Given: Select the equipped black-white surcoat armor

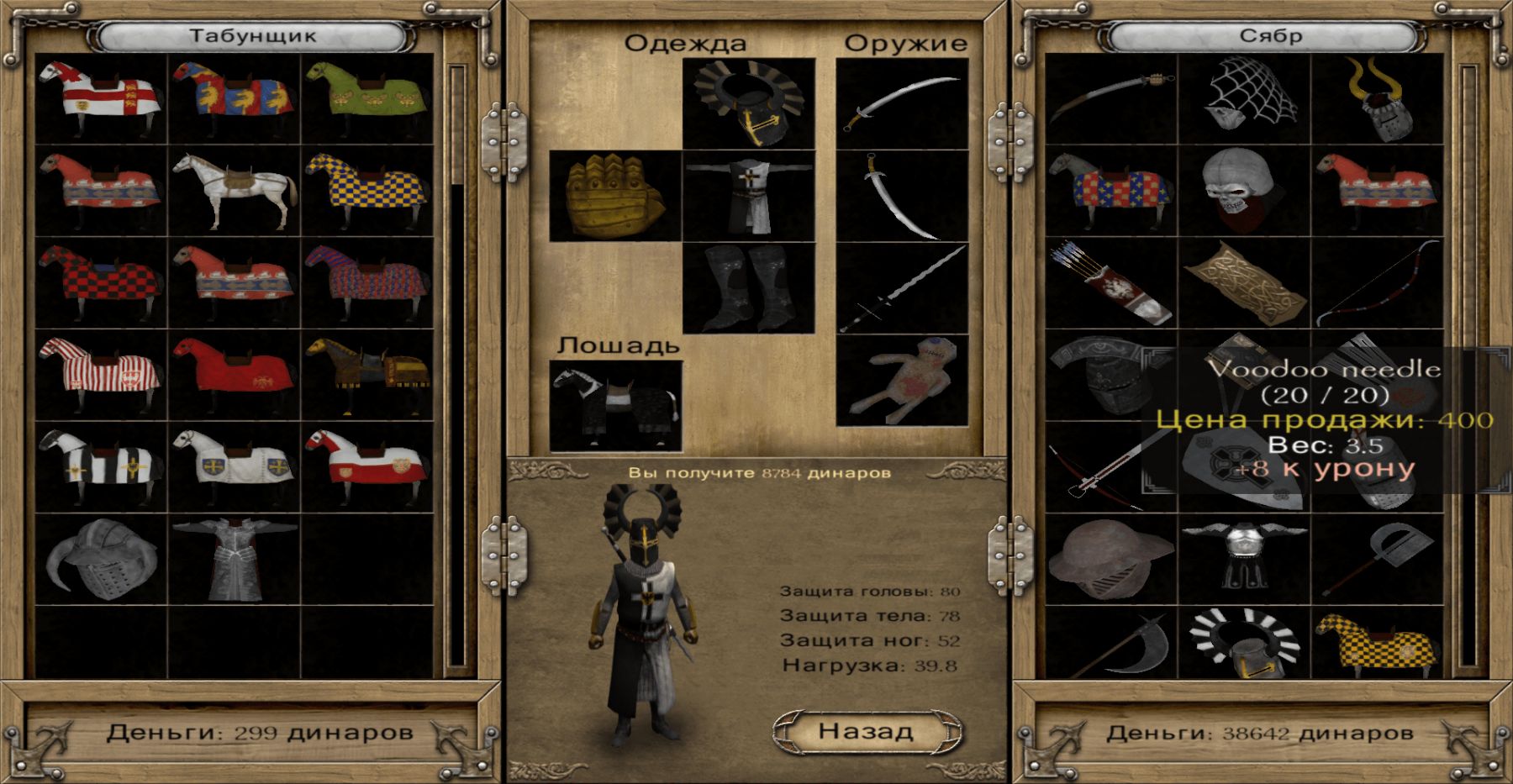Looking at the screenshot, I should point(748,196).
